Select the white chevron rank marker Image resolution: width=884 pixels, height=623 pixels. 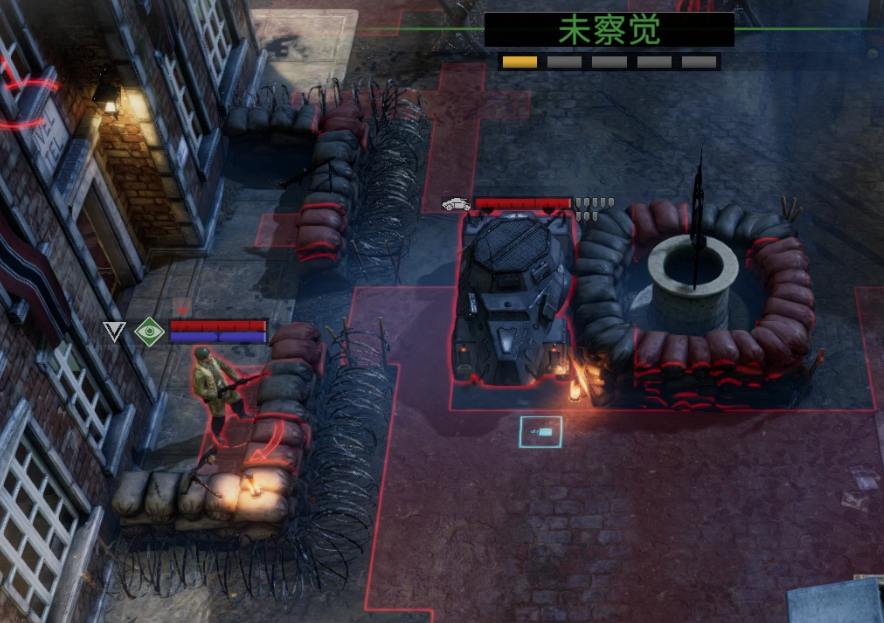coord(115,331)
